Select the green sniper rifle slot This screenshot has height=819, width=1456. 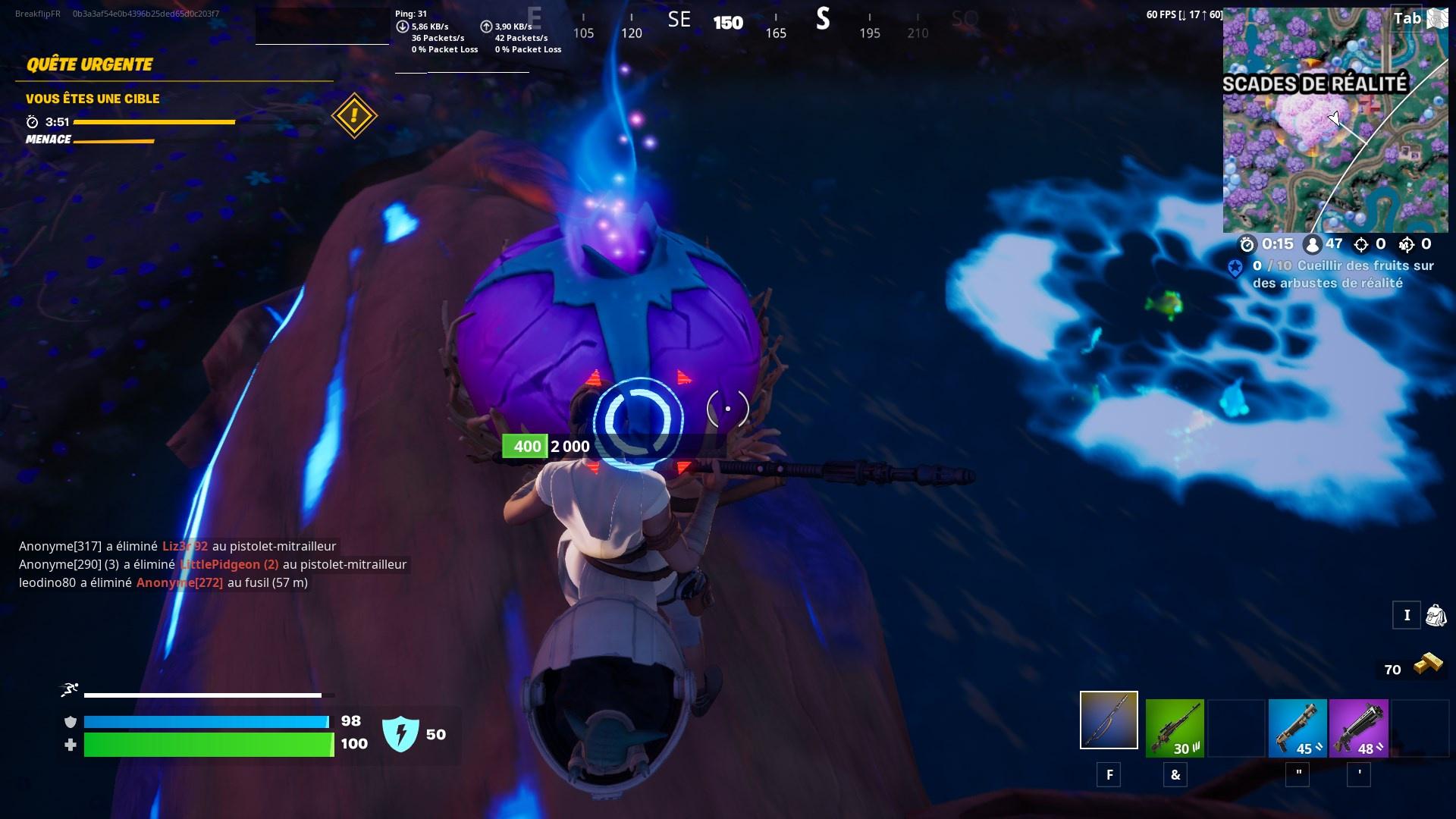pos(1175,728)
